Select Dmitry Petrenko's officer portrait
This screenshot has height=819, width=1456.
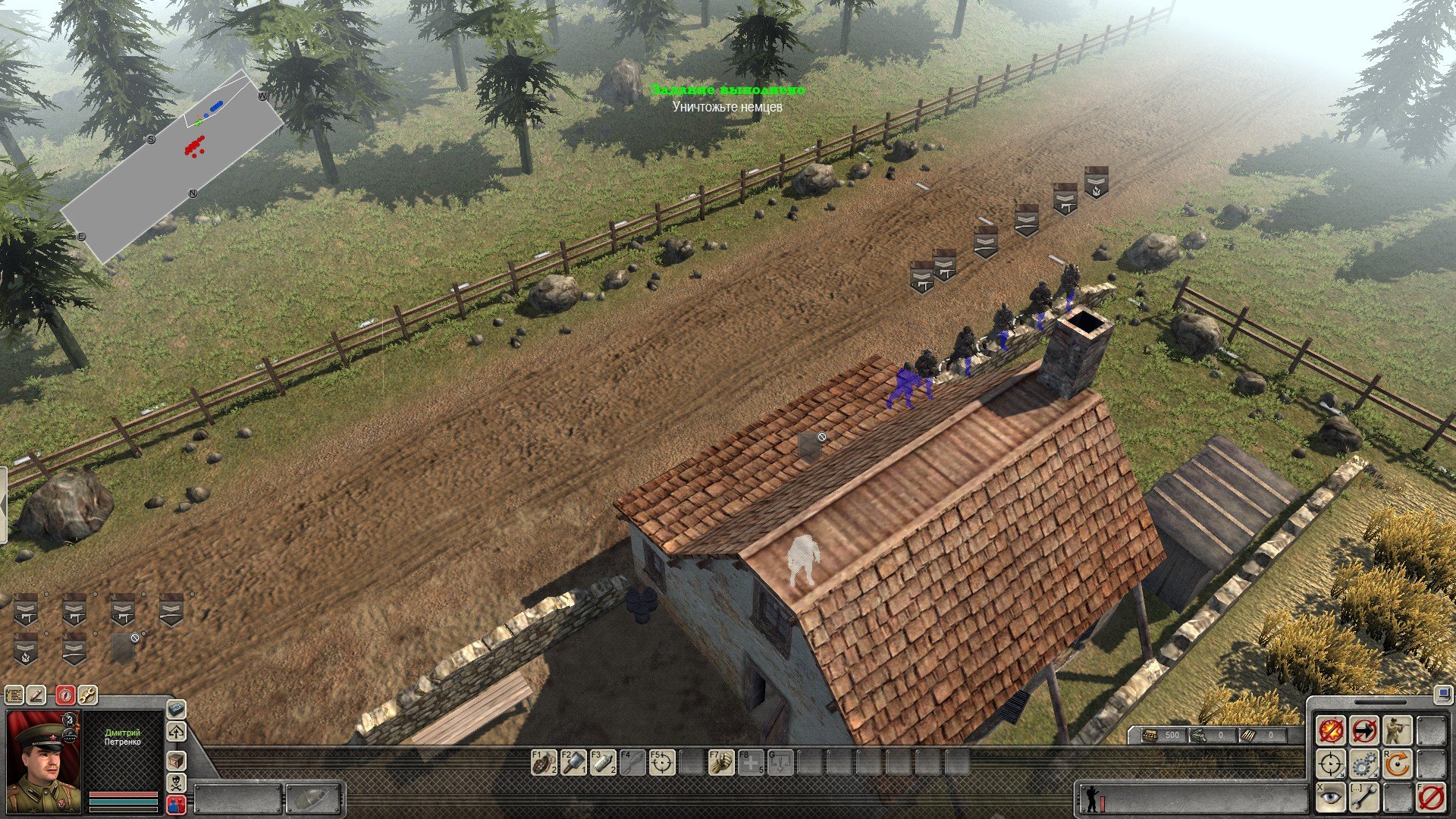44,761
